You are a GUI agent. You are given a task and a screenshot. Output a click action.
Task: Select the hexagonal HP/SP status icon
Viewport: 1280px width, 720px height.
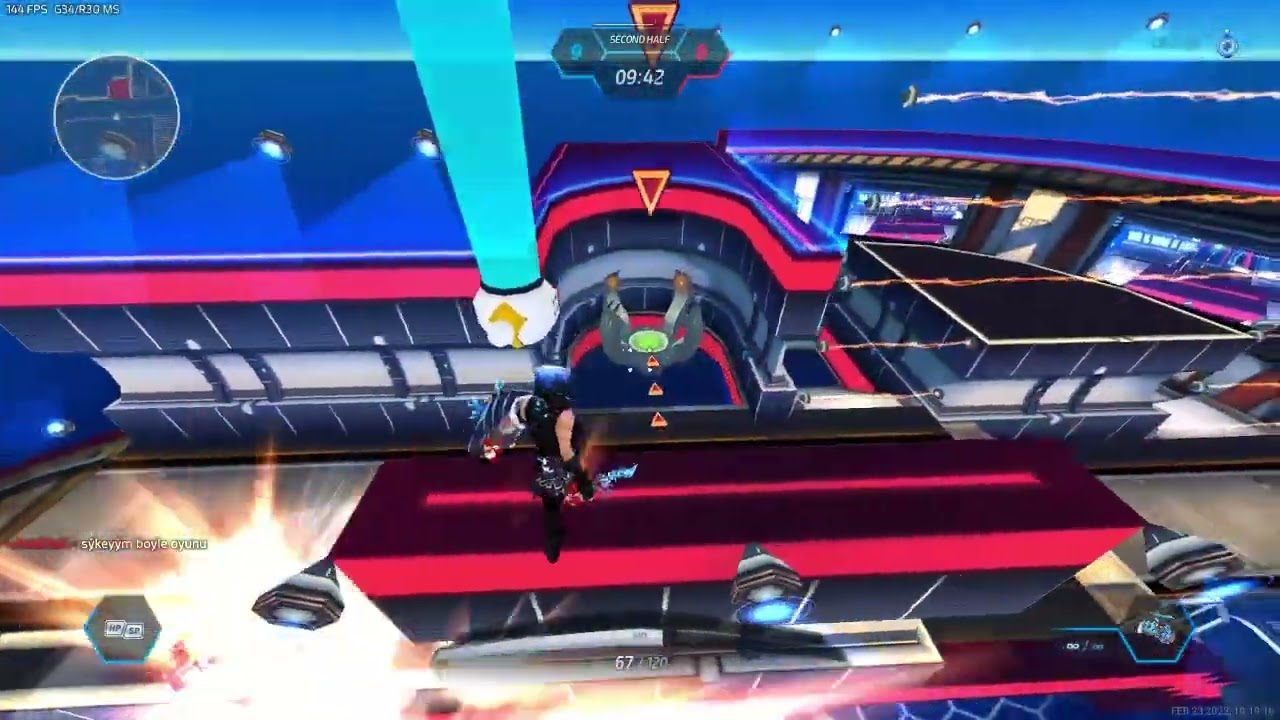coord(124,630)
